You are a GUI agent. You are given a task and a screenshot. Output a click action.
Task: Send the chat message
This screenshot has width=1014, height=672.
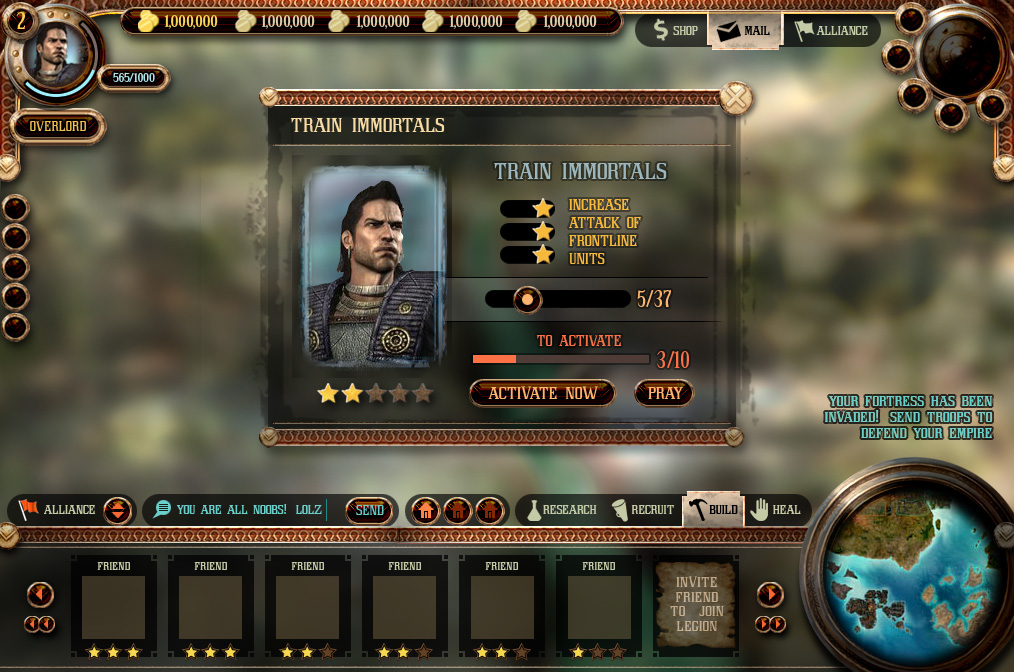(369, 510)
